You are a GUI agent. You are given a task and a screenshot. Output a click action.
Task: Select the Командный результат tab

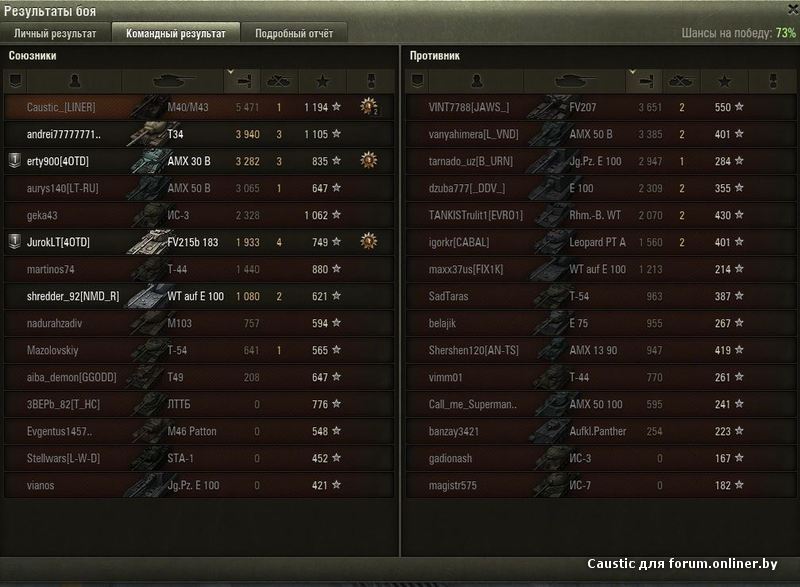175,33
